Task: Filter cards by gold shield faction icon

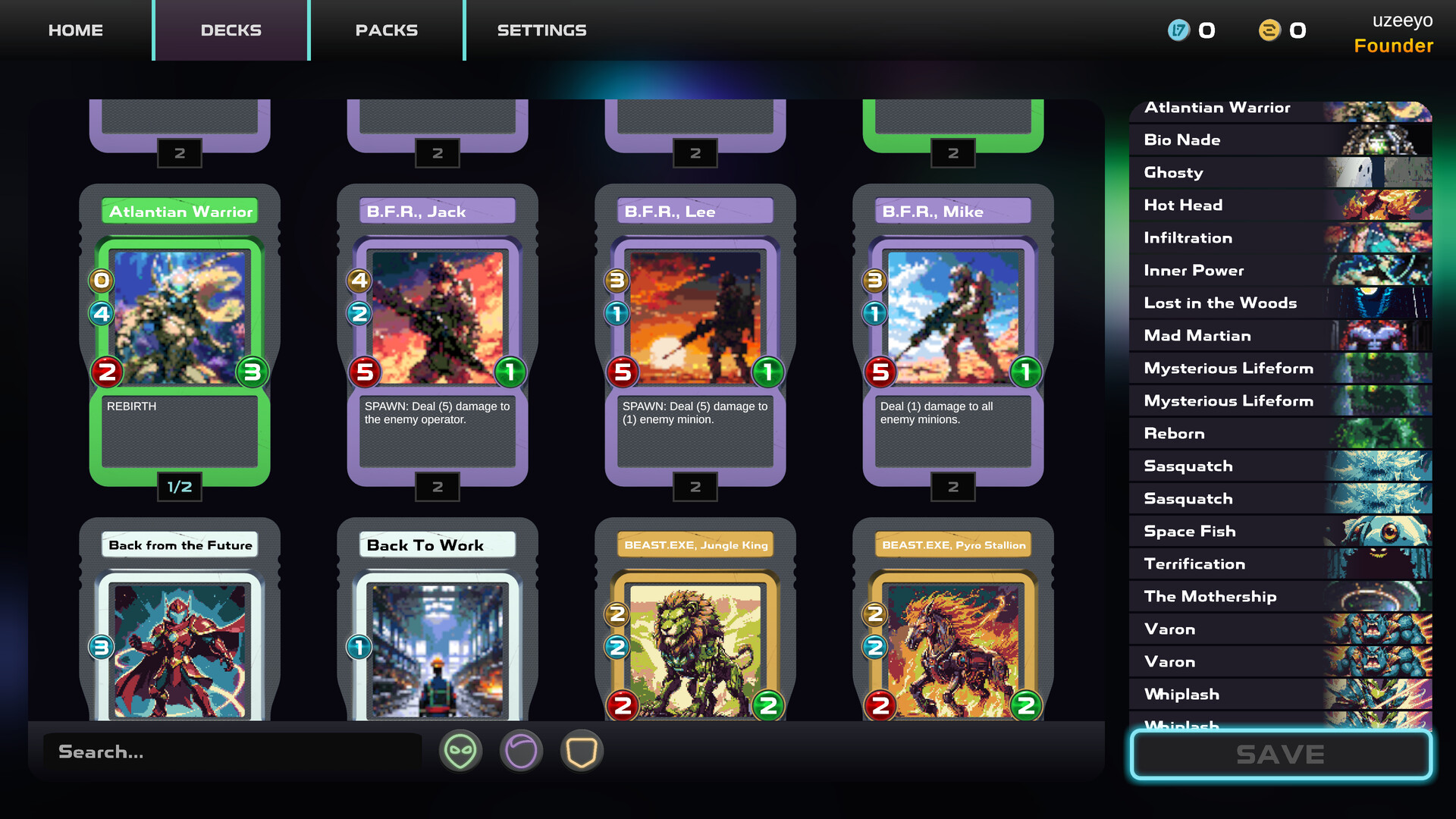Action: tap(582, 752)
